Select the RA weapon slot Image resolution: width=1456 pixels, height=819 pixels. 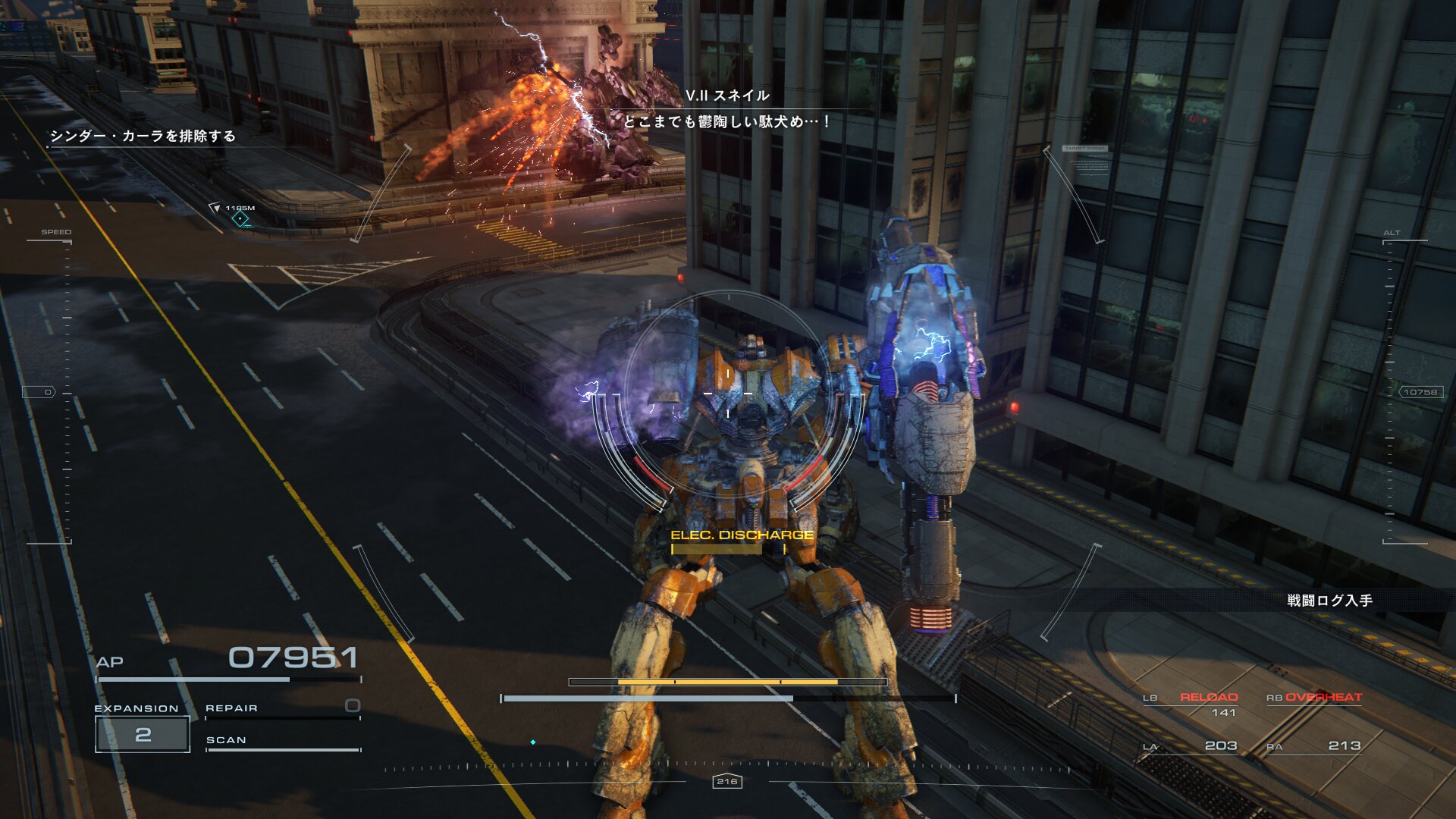coord(1314,746)
